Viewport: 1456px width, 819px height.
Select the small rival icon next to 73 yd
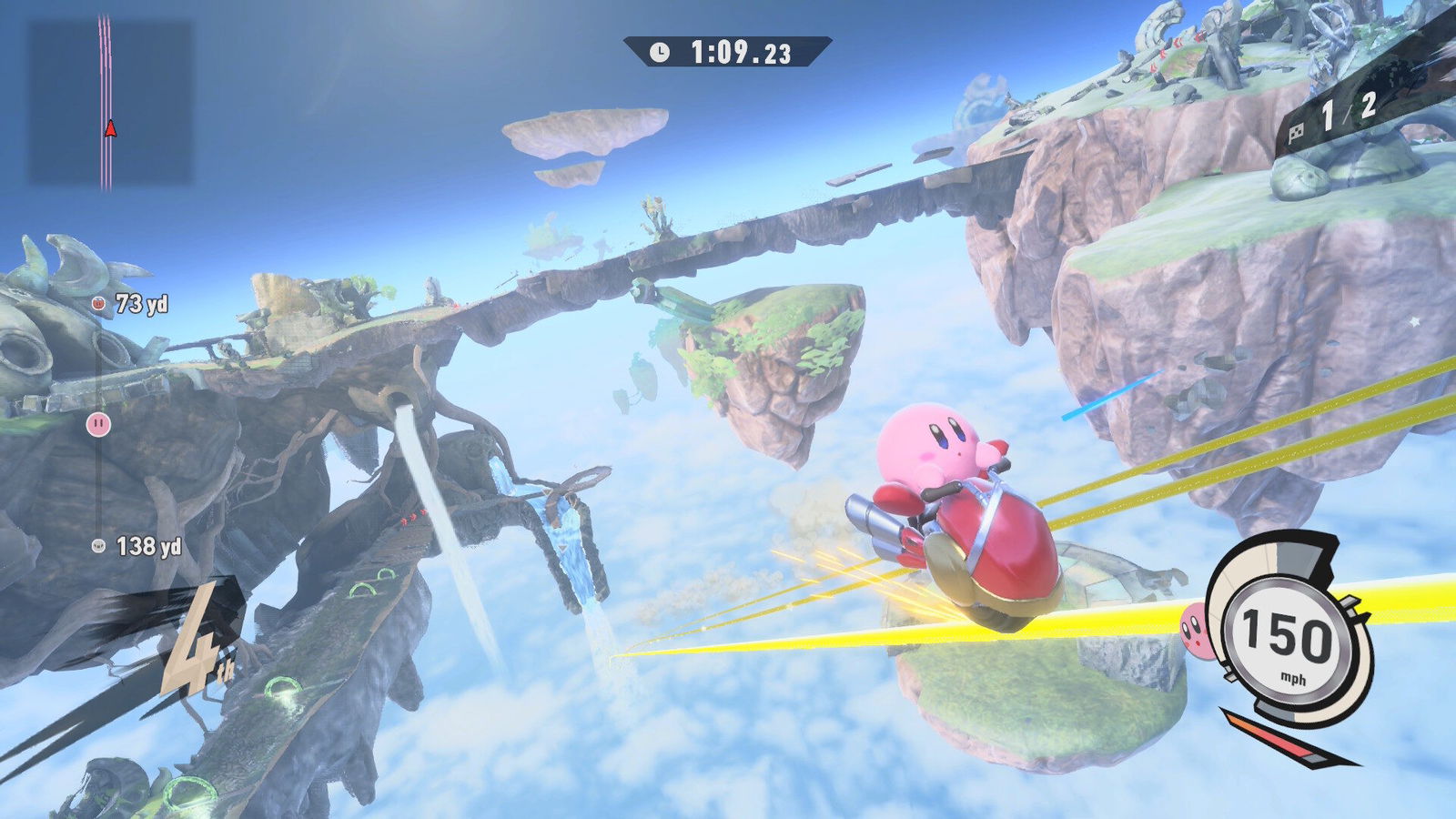coord(96,302)
